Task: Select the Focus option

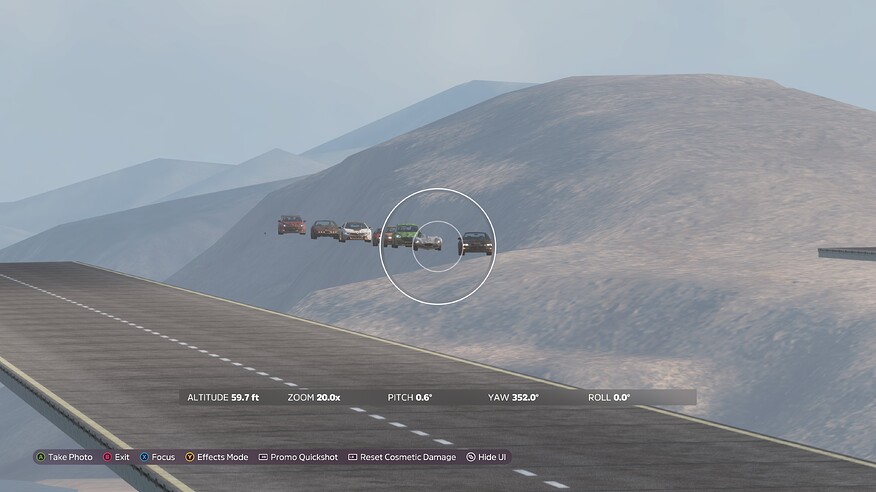Action: [162, 457]
